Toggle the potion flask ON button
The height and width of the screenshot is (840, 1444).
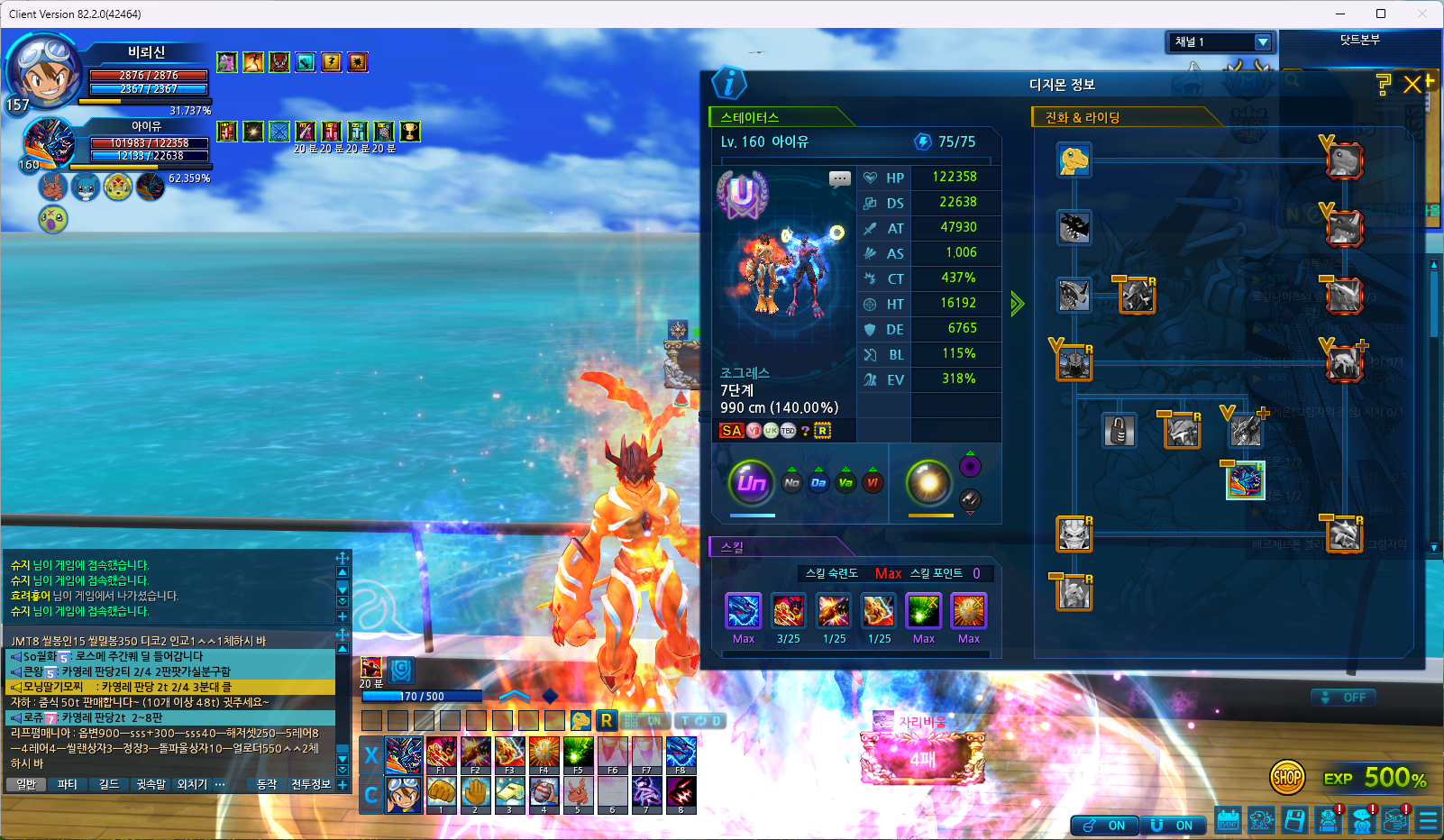(x=1105, y=826)
